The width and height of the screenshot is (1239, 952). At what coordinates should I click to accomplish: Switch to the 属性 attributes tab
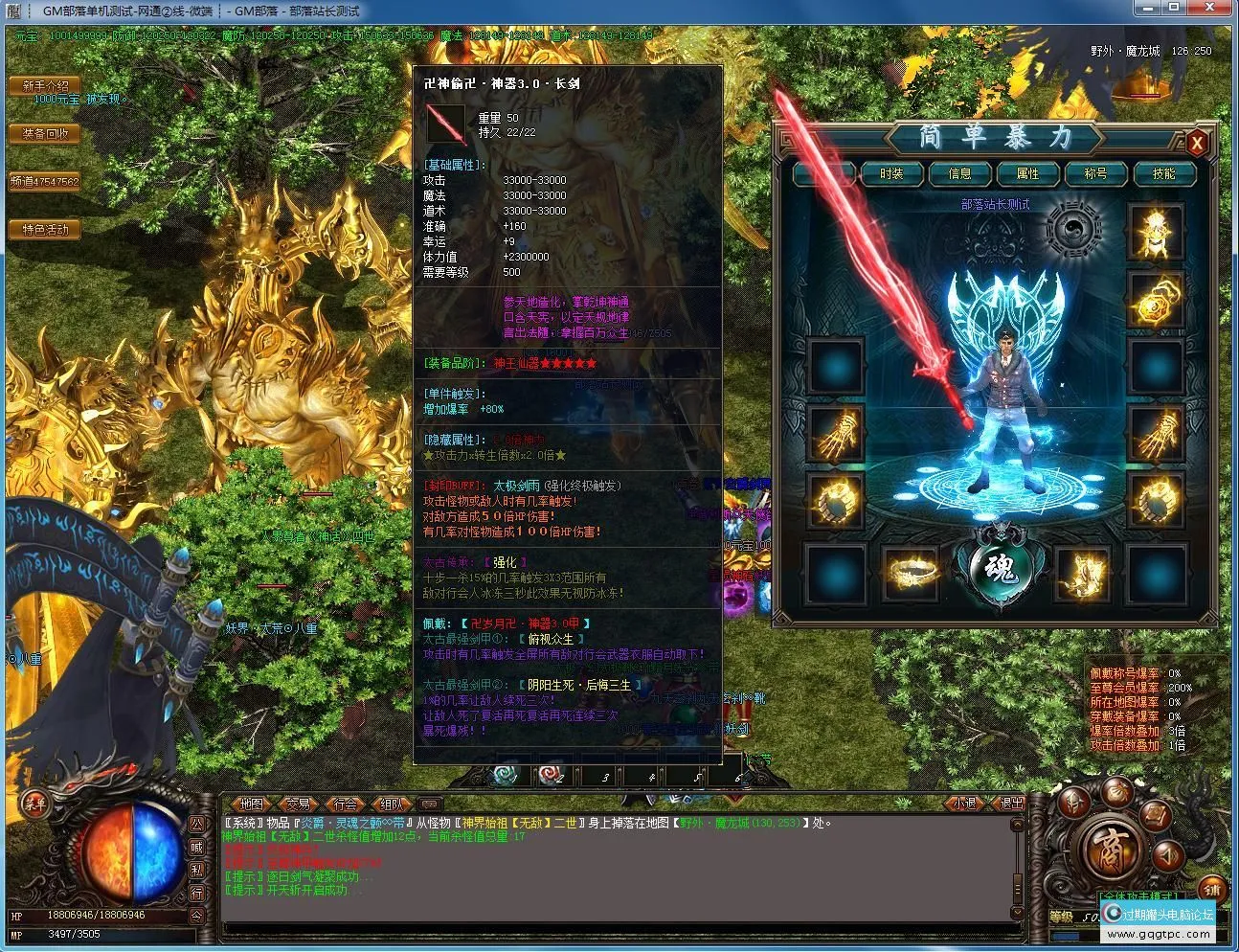[x=1028, y=174]
